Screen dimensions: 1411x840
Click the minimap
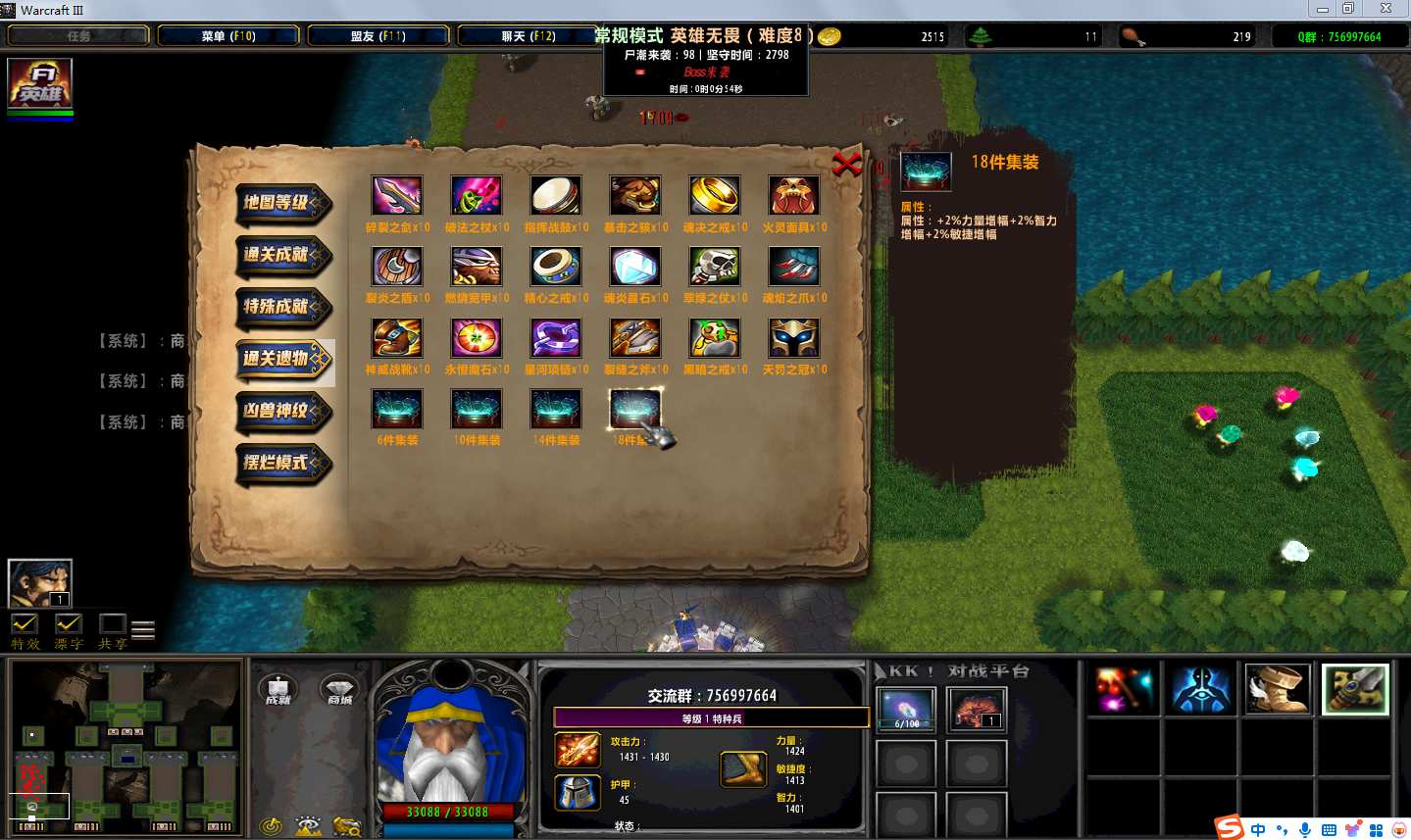click(125, 747)
